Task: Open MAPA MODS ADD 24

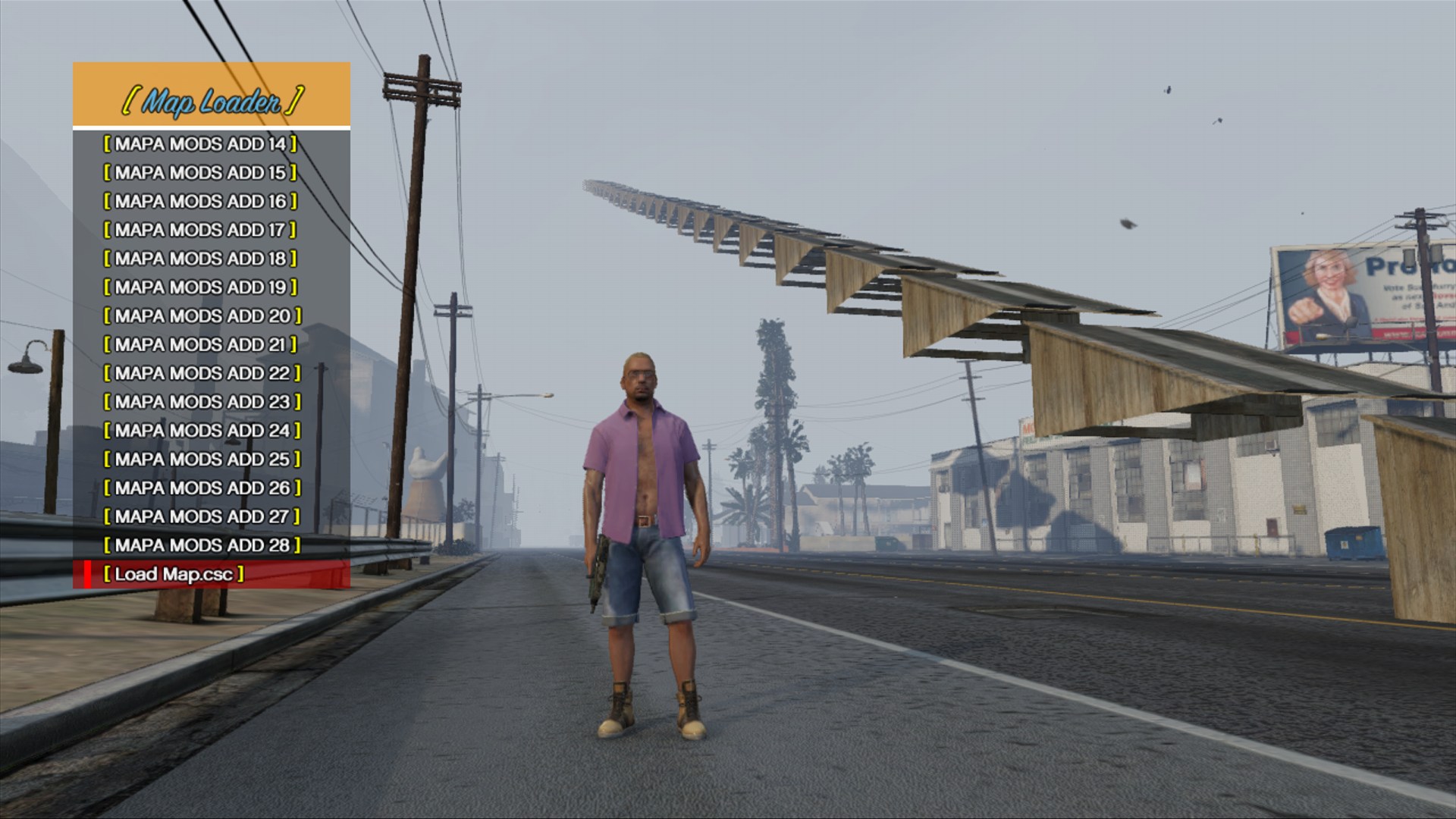Action: pos(202,431)
